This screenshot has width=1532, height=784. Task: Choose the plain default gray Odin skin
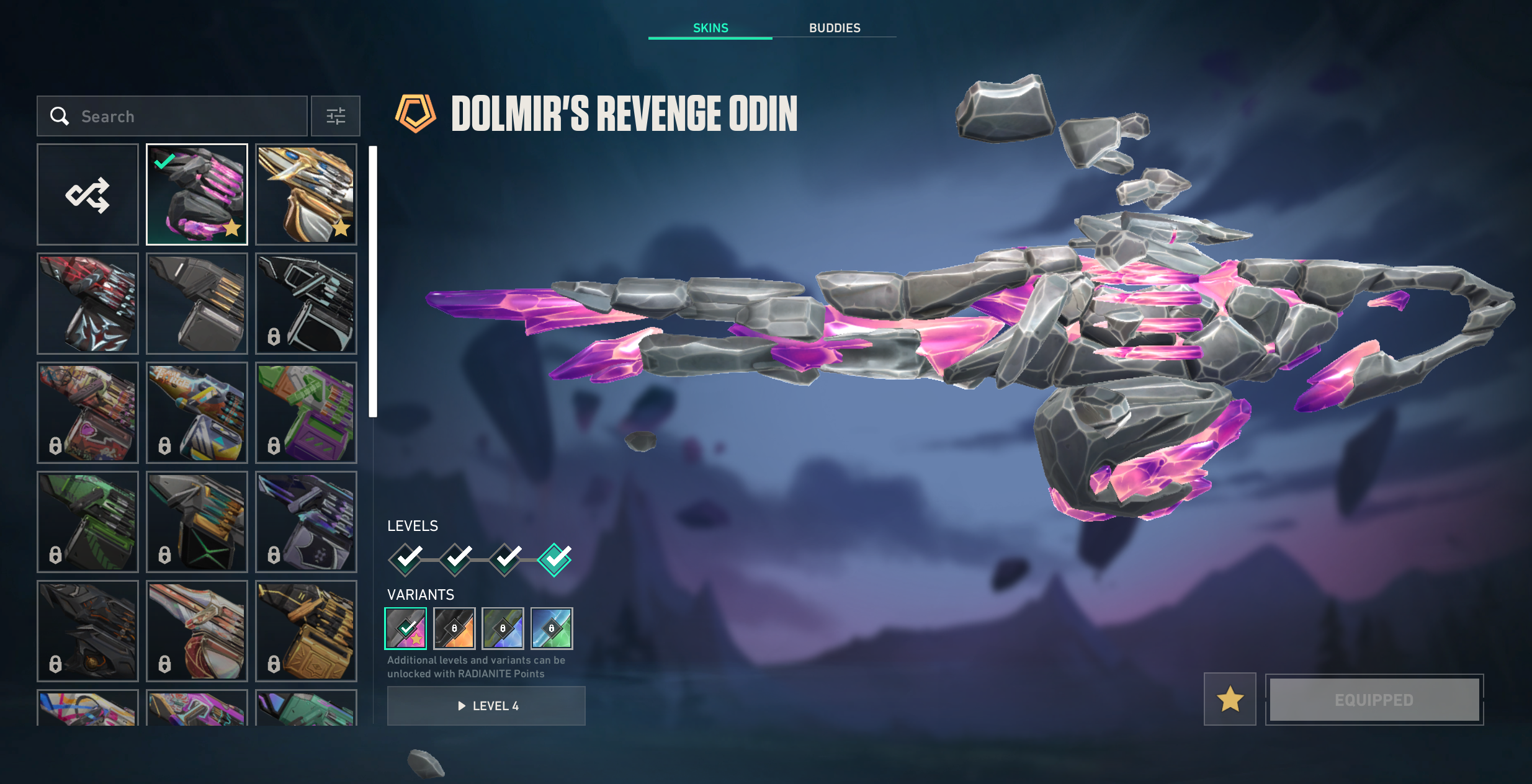tap(197, 304)
